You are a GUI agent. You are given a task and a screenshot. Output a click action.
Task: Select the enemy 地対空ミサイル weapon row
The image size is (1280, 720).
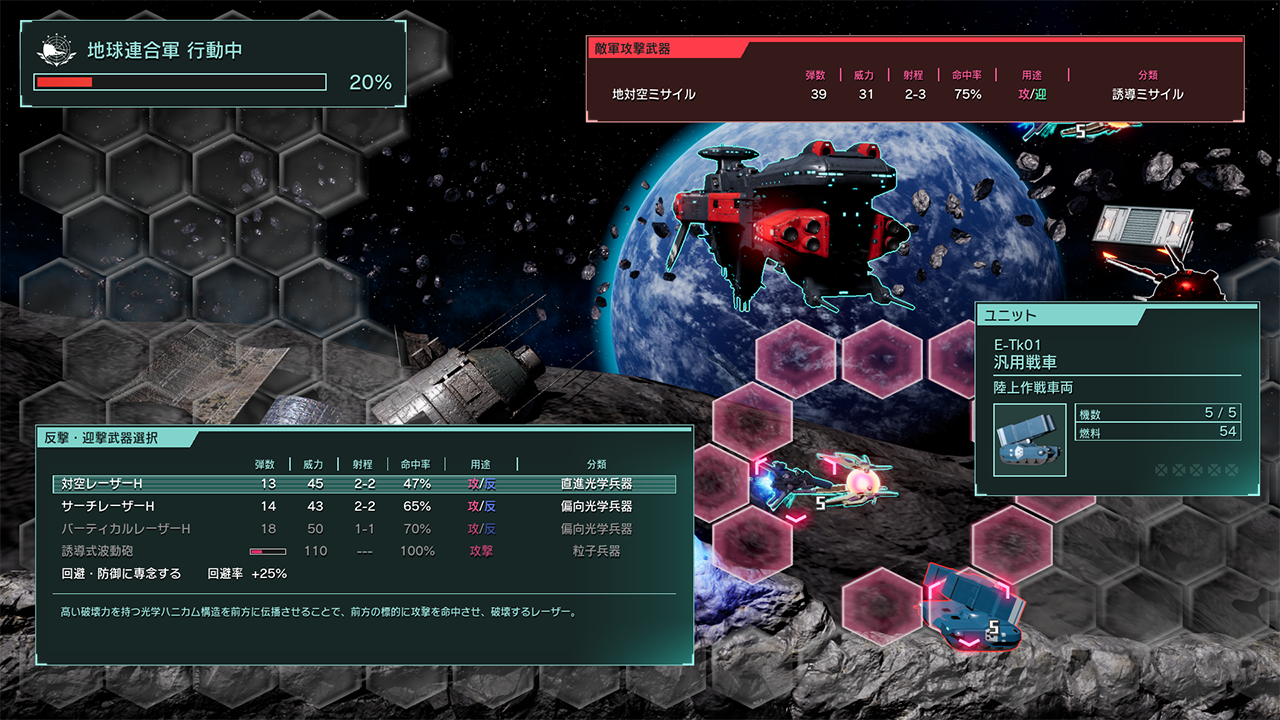click(x=913, y=95)
